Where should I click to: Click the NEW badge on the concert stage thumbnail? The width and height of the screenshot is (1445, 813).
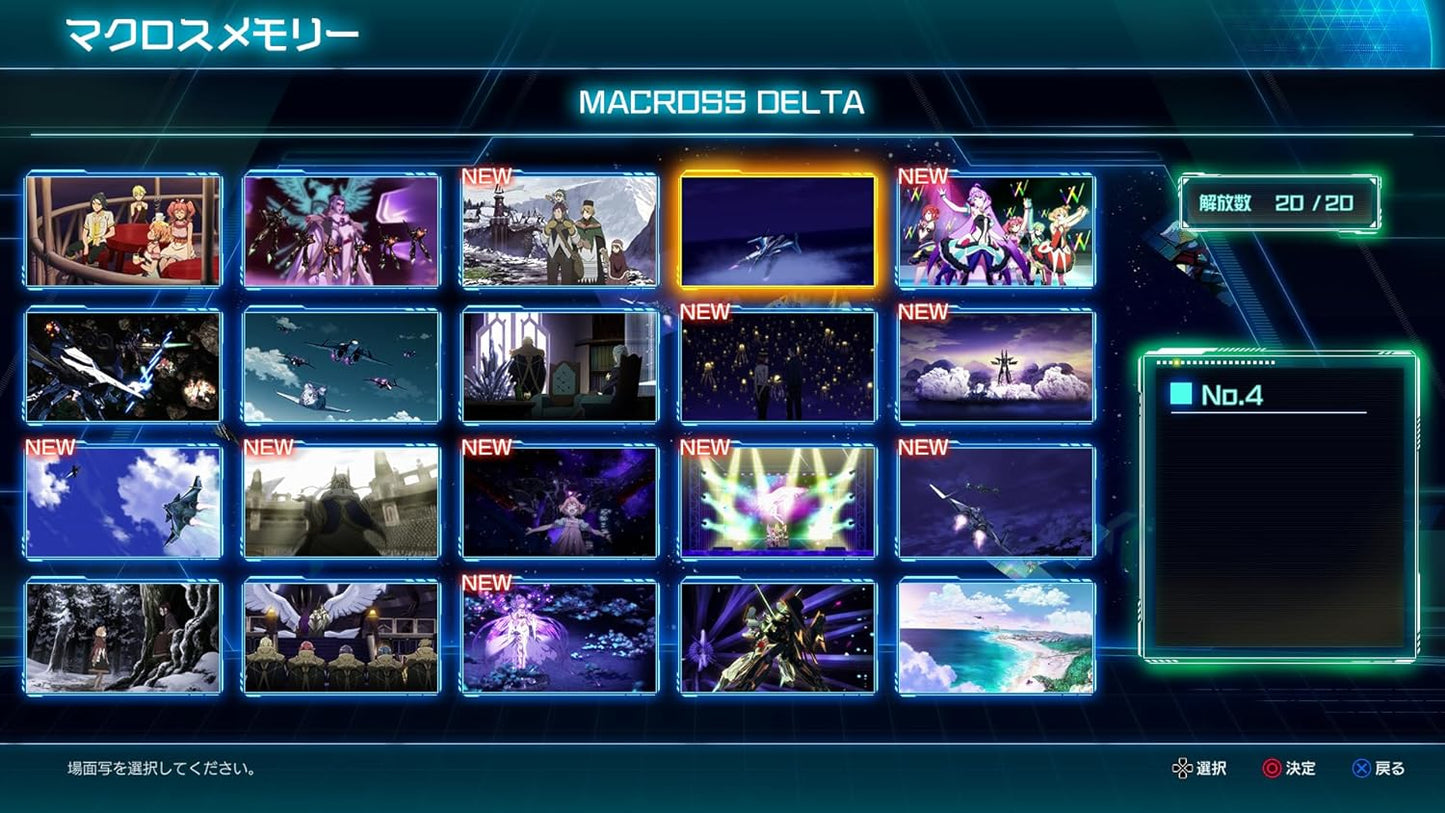tap(707, 449)
